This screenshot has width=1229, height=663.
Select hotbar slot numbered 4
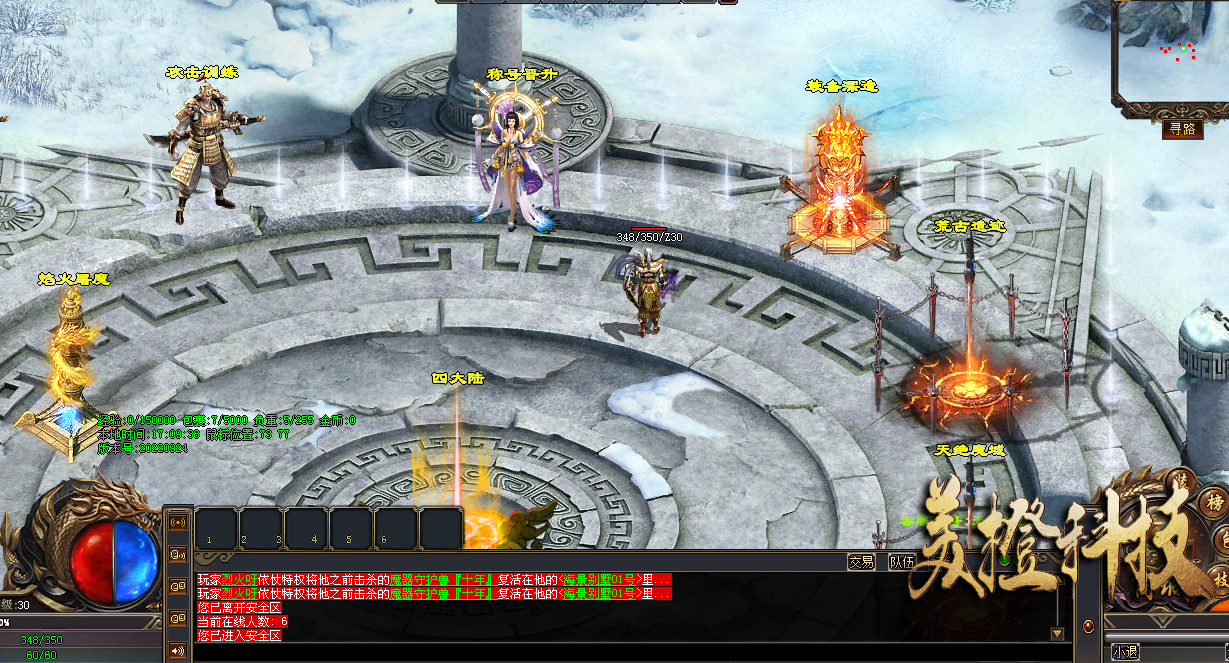pyautogui.click(x=307, y=528)
